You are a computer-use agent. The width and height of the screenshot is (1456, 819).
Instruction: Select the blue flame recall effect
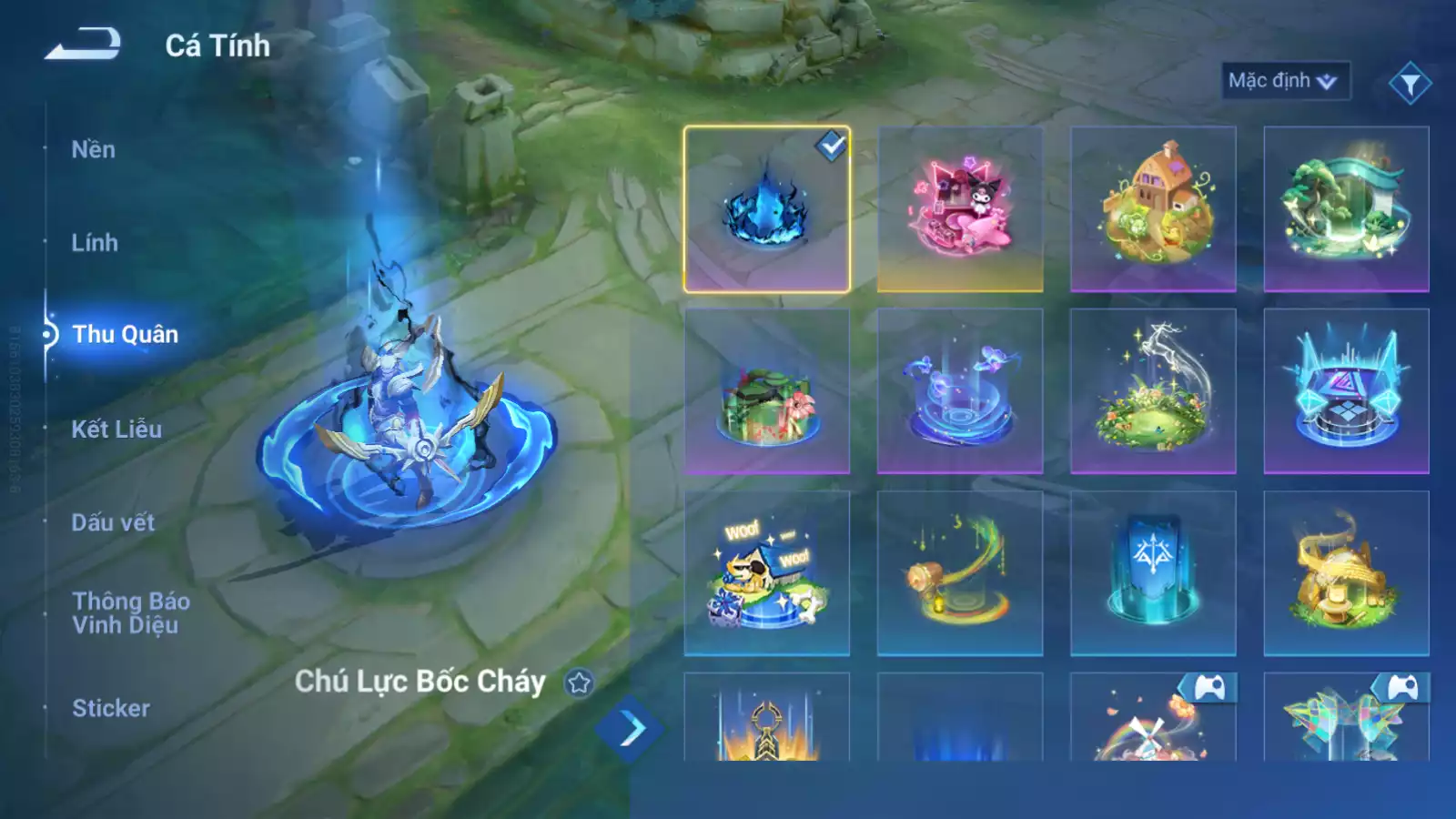click(766, 209)
